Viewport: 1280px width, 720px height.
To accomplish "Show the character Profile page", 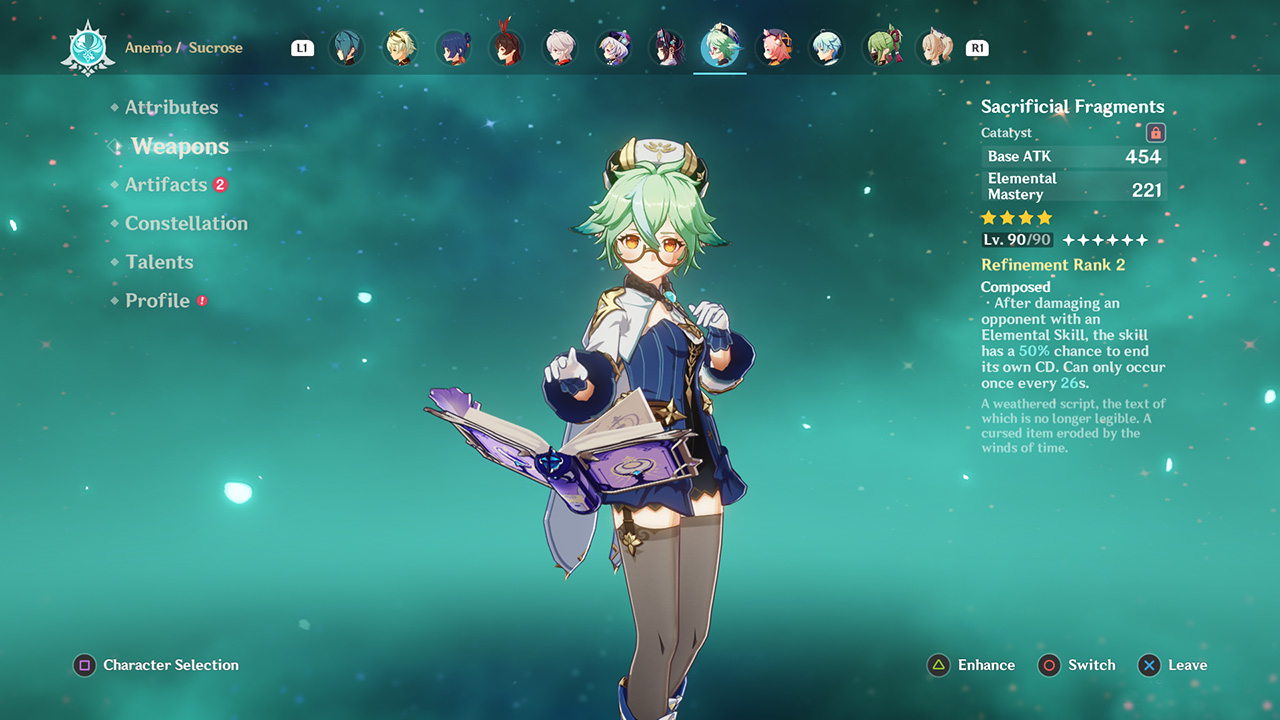I will tap(157, 300).
